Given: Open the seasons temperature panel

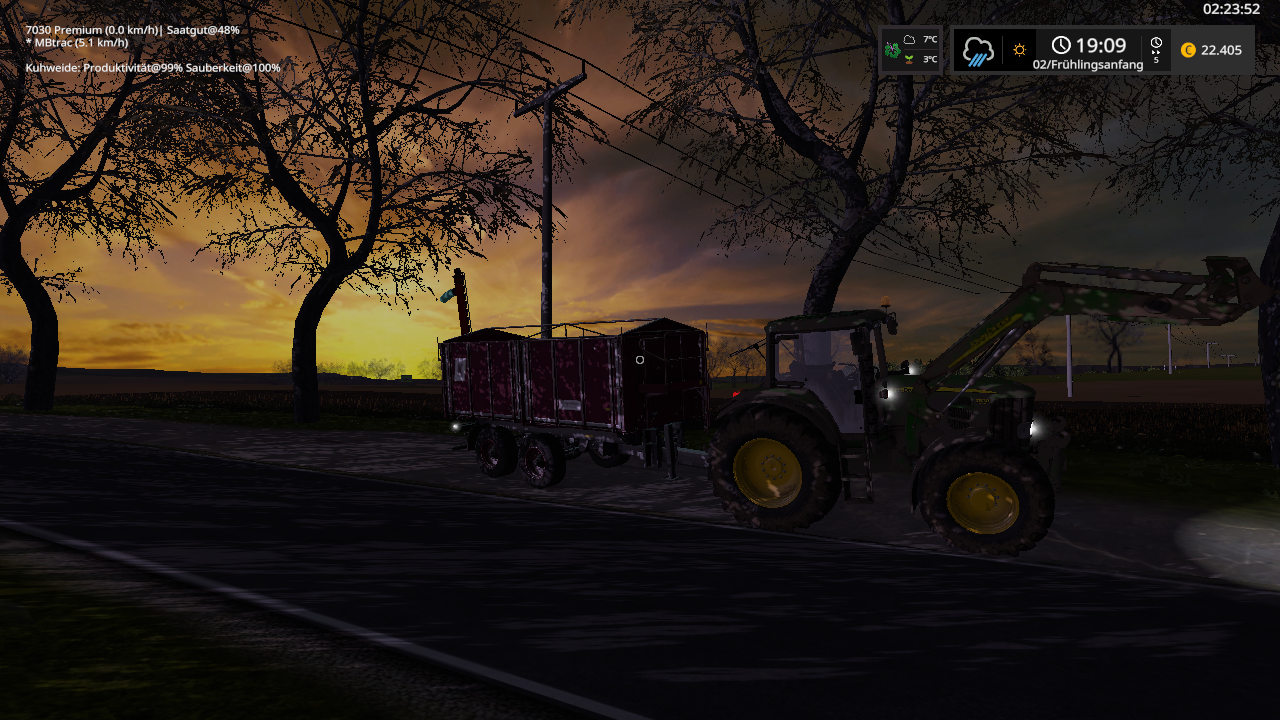Looking at the screenshot, I should pos(910,50).
